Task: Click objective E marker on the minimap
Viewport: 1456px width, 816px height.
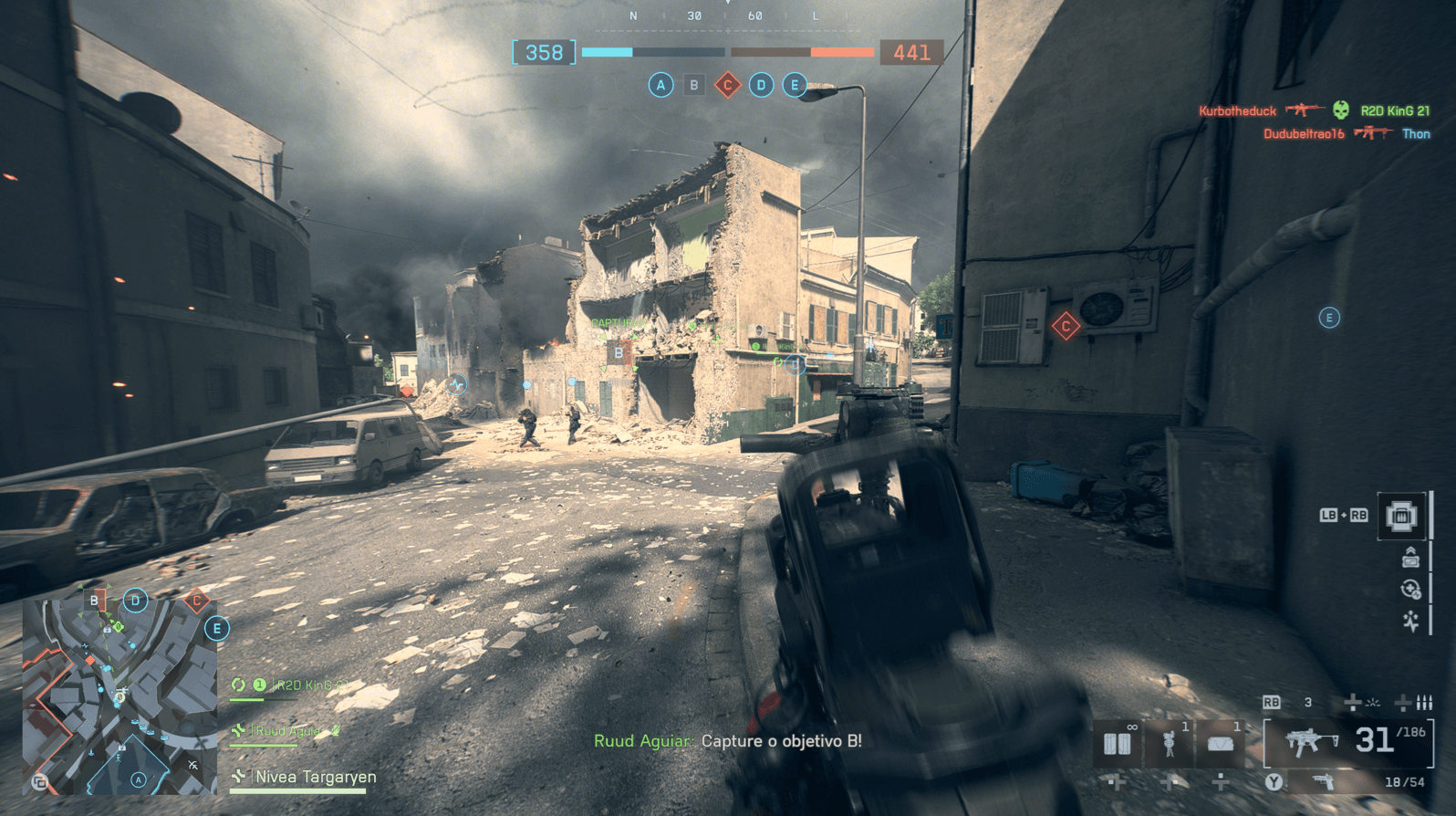Action: [x=216, y=629]
